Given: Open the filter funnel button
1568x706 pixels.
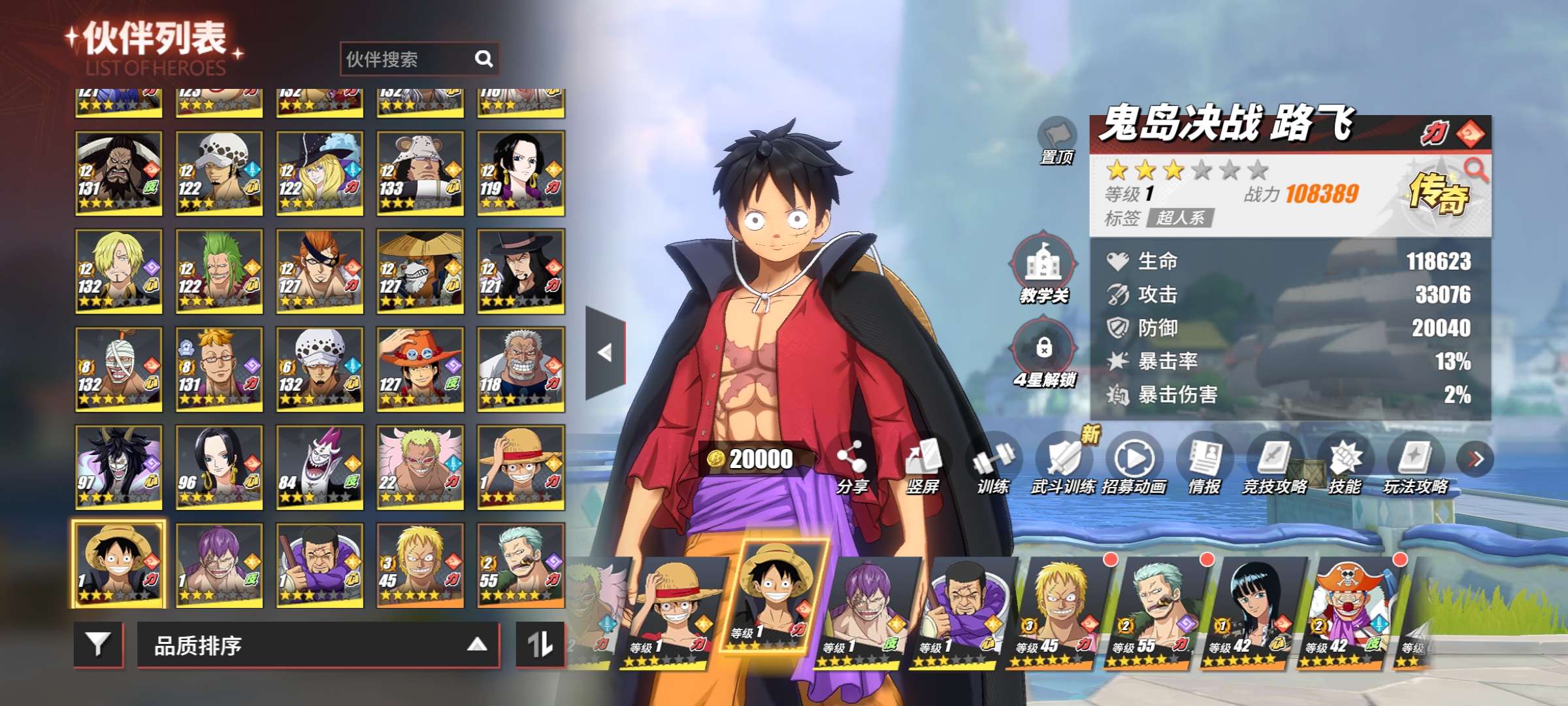Looking at the screenshot, I should pyautogui.click(x=98, y=645).
